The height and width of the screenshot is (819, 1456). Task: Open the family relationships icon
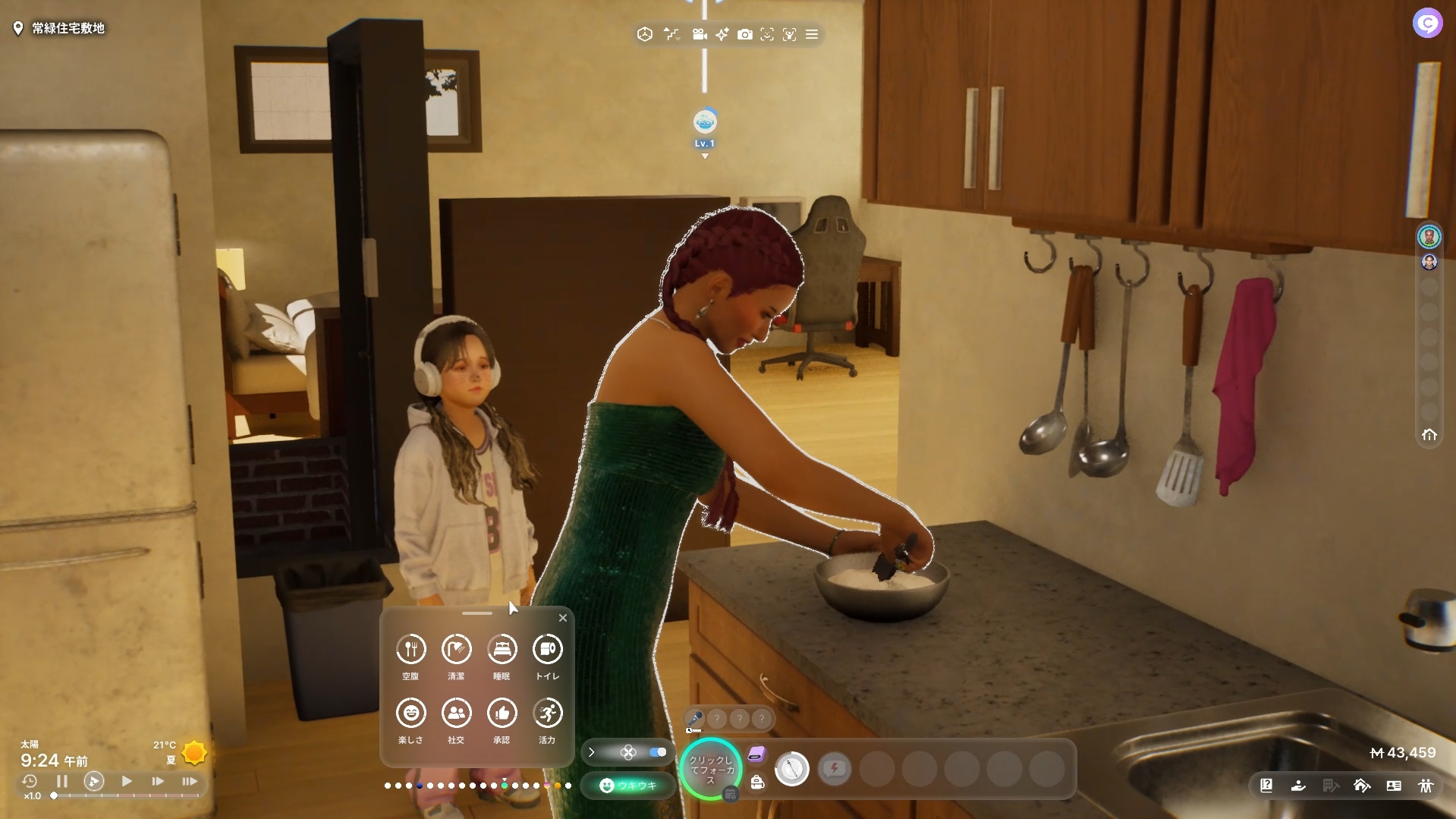(x=1426, y=786)
